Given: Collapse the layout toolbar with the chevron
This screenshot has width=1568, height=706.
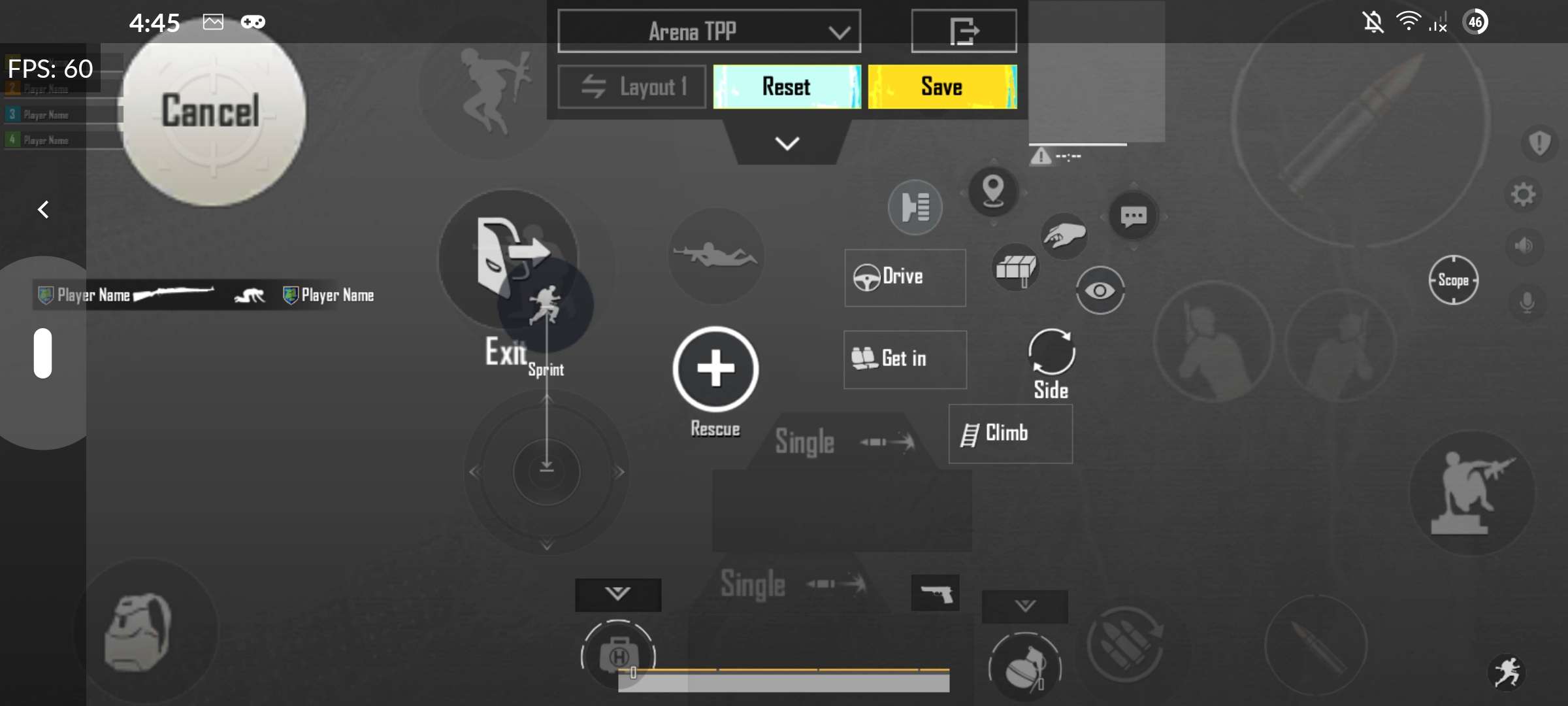Looking at the screenshot, I should pos(786,143).
